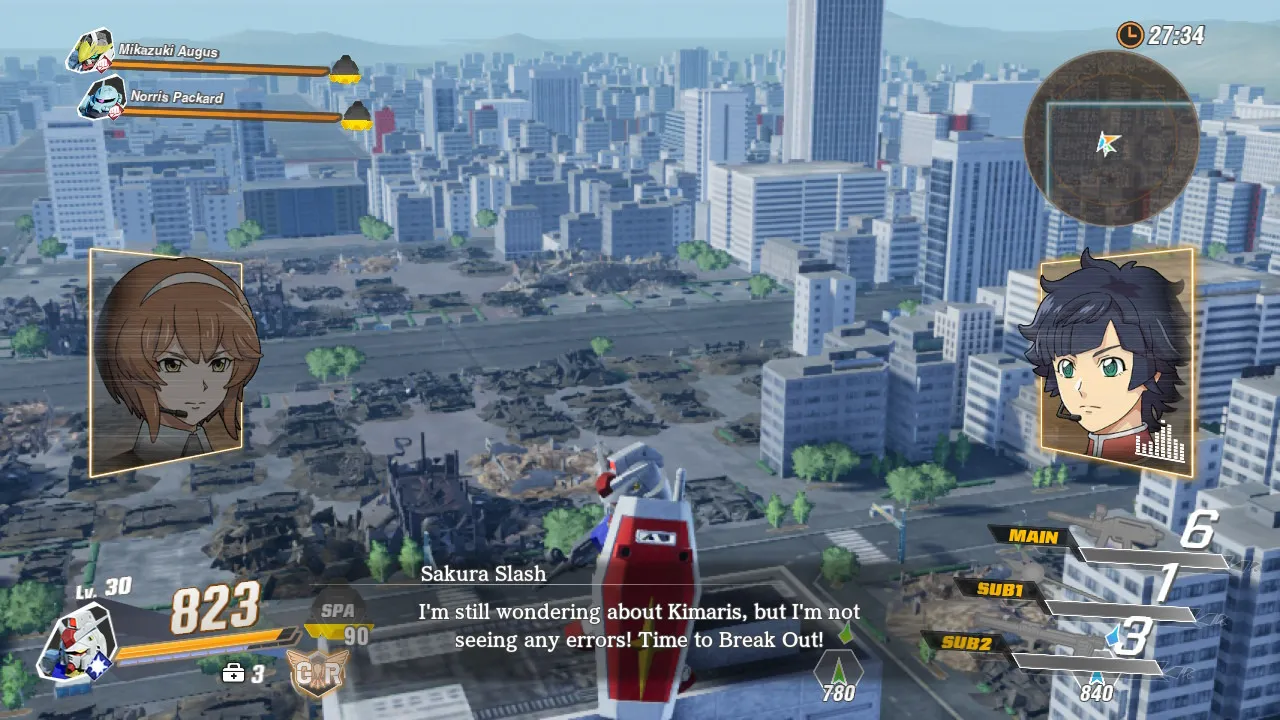Open the circular minimap
Viewport: 1280px width, 720px height.
pyautogui.click(x=1110, y=140)
